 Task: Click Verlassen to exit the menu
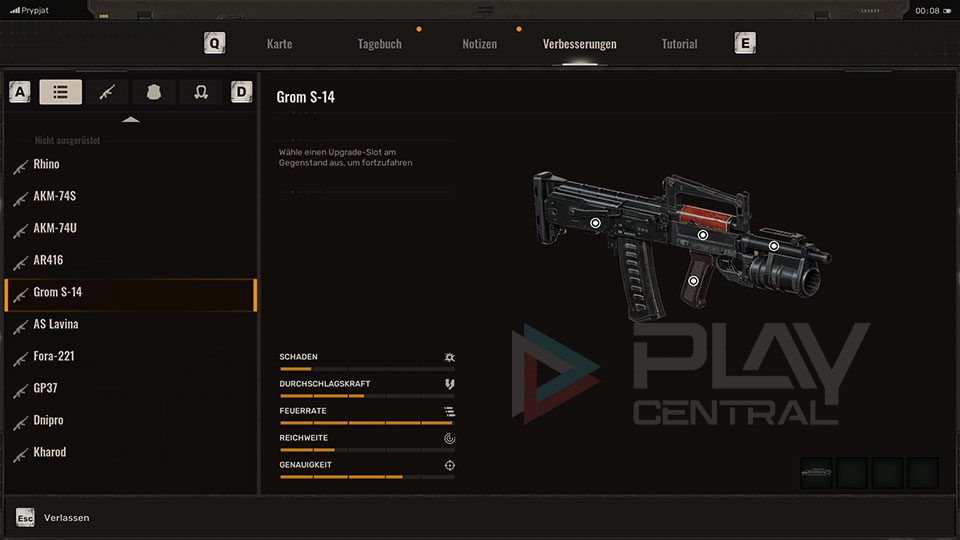[x=66, y=518]
